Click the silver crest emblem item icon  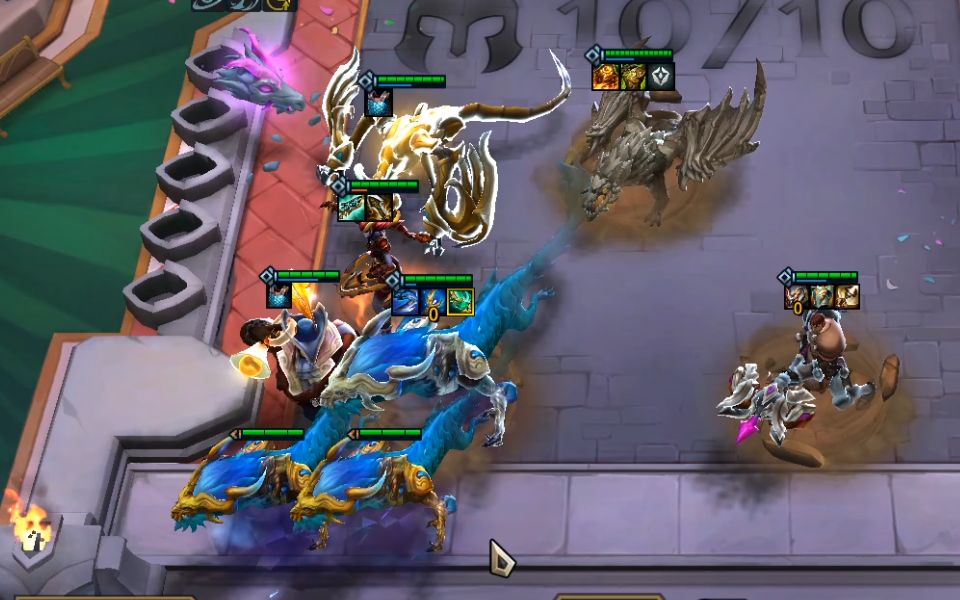pos(662,77)
